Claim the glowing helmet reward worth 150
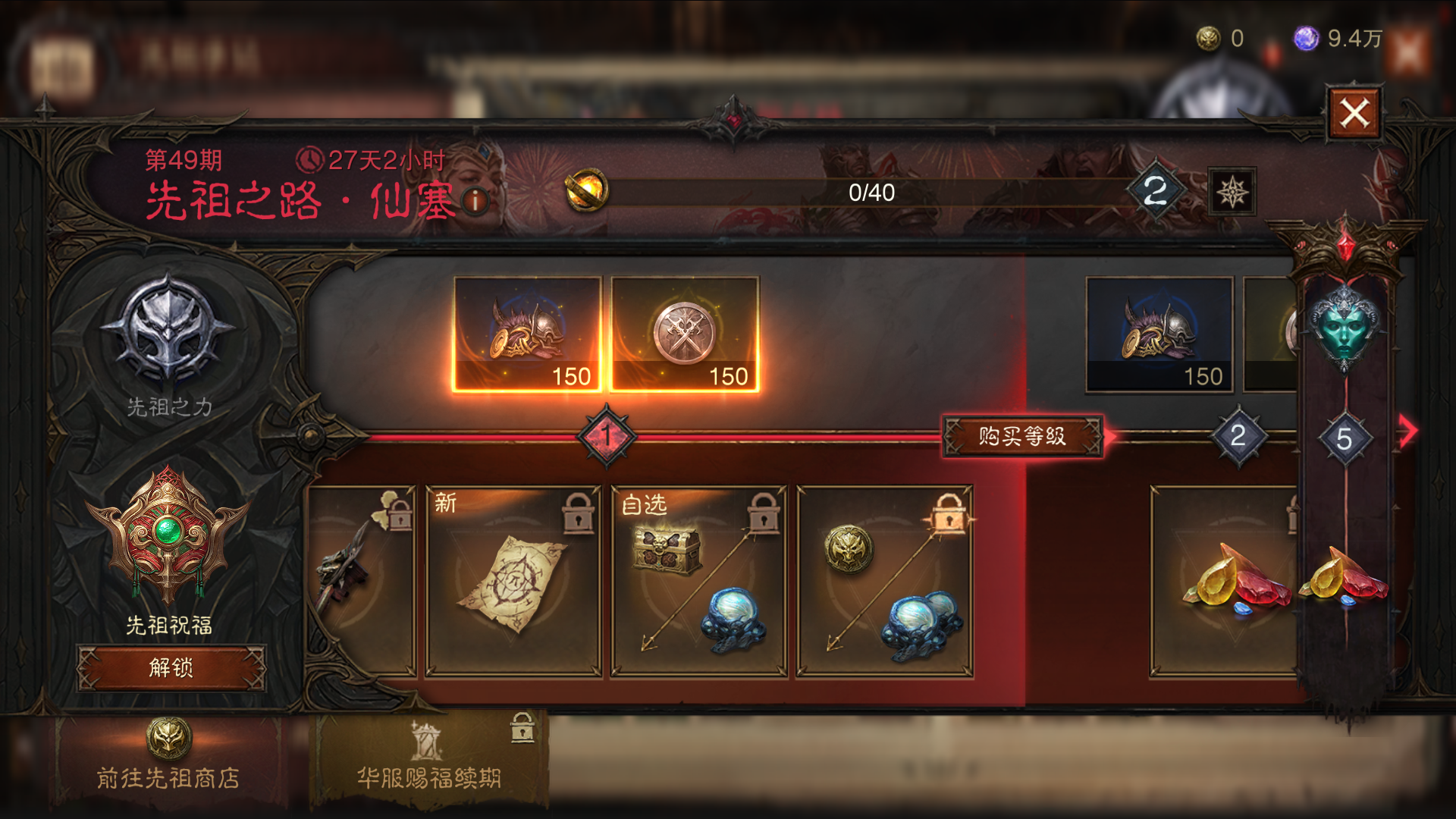This screenshot has width=1456, height=819. (527, 334)
